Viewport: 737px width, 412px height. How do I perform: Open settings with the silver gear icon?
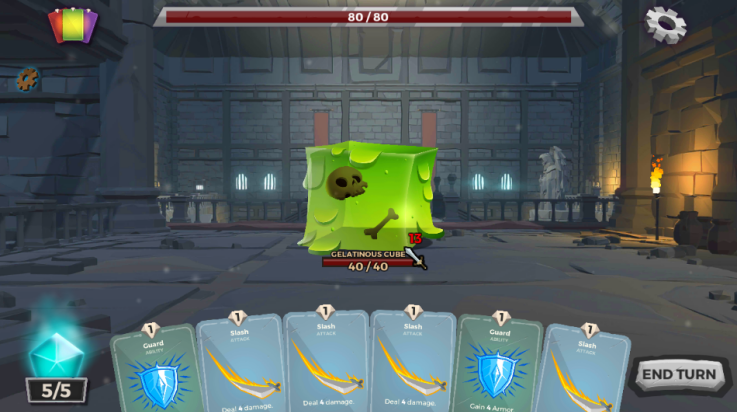[x=665, y=24]
